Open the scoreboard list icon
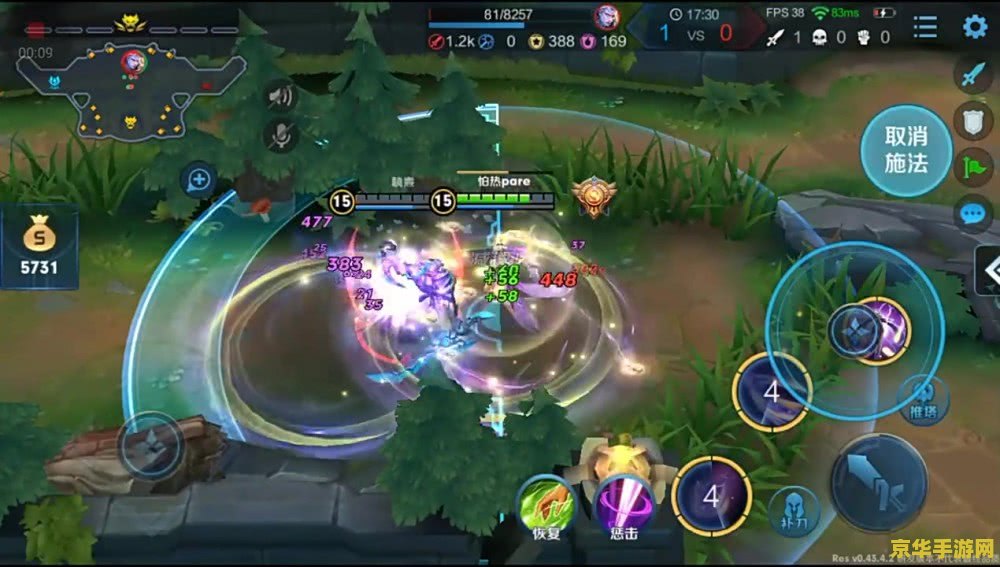Screen dimensions: 1000x567 click(x=926, y=27)
